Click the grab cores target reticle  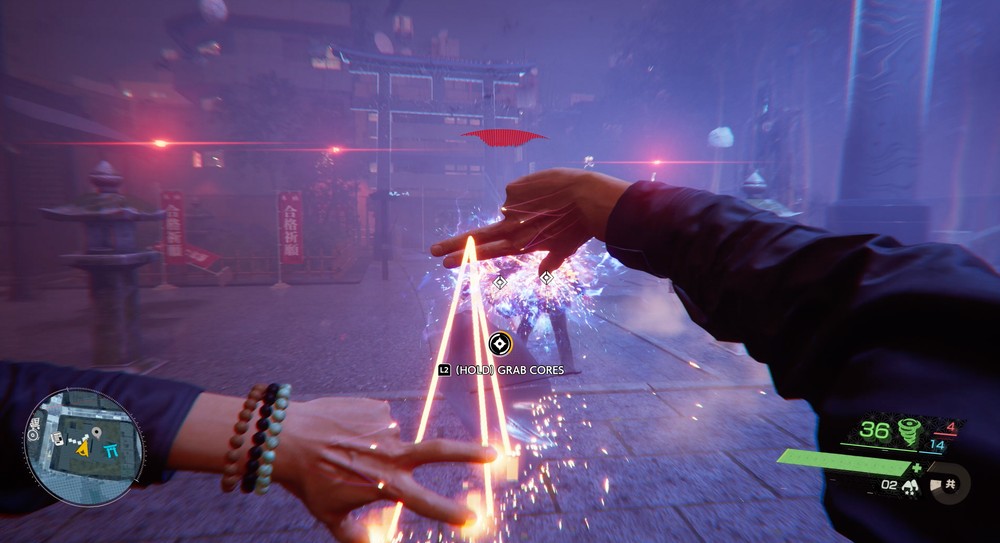(x=499, y=345)
